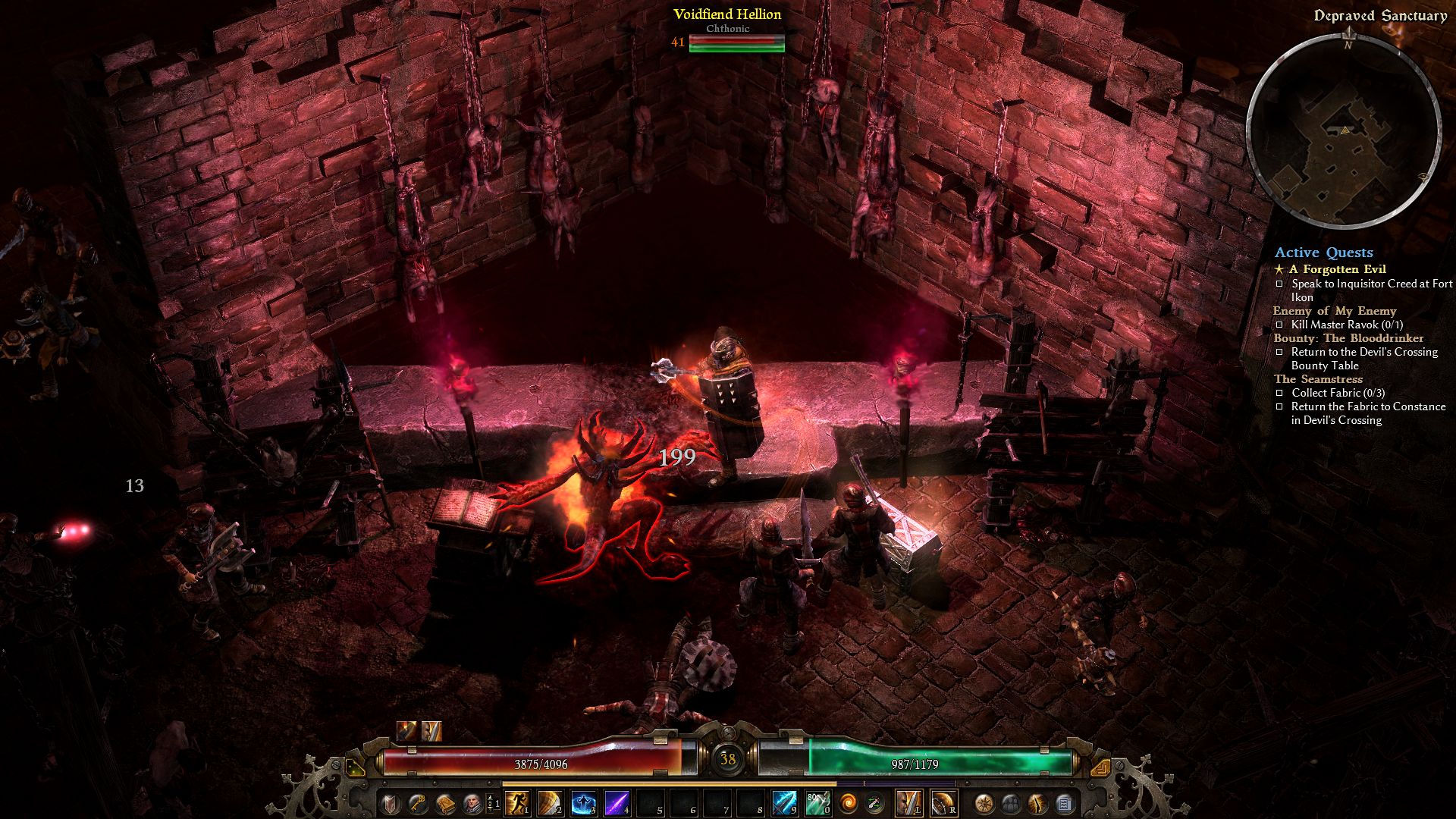Activate the blue aura skill in slot 3

tap(584, 803)
